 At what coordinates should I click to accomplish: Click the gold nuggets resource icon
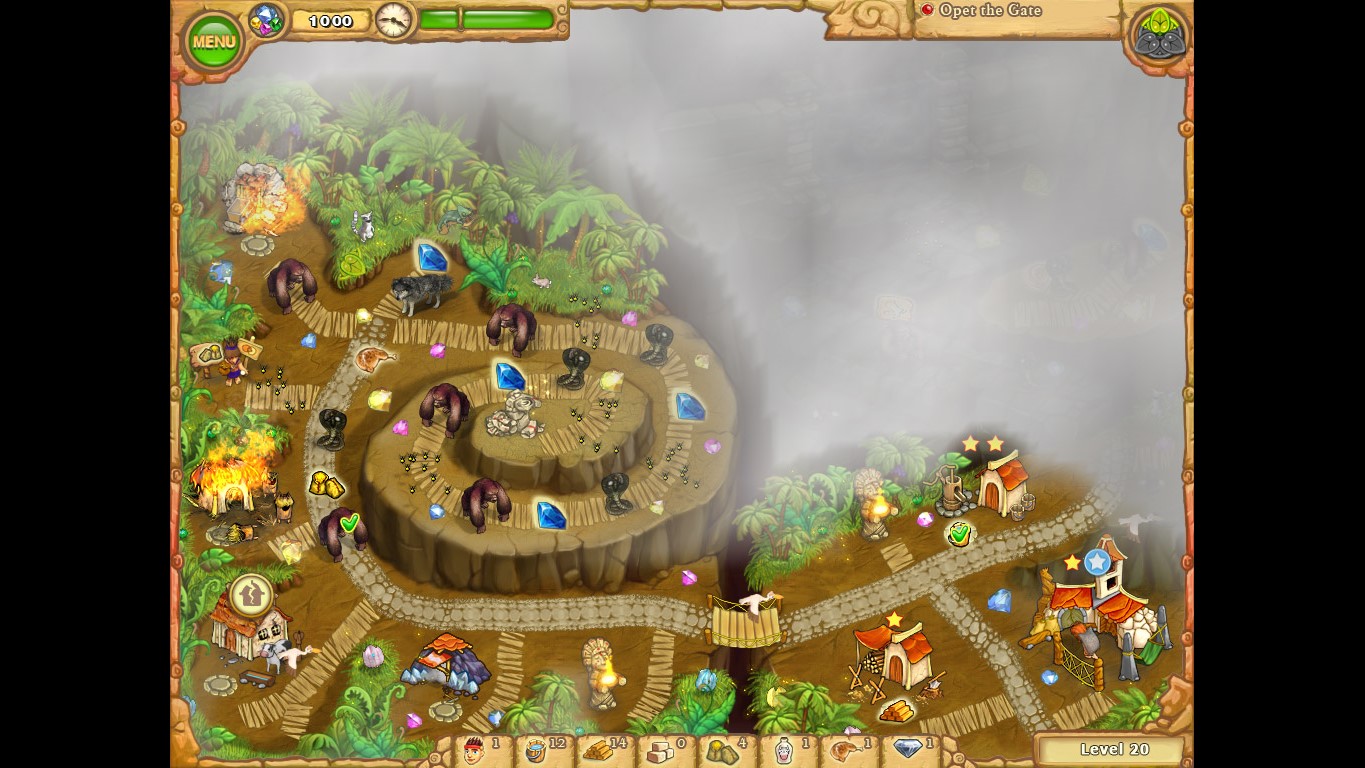coord(722,751)
